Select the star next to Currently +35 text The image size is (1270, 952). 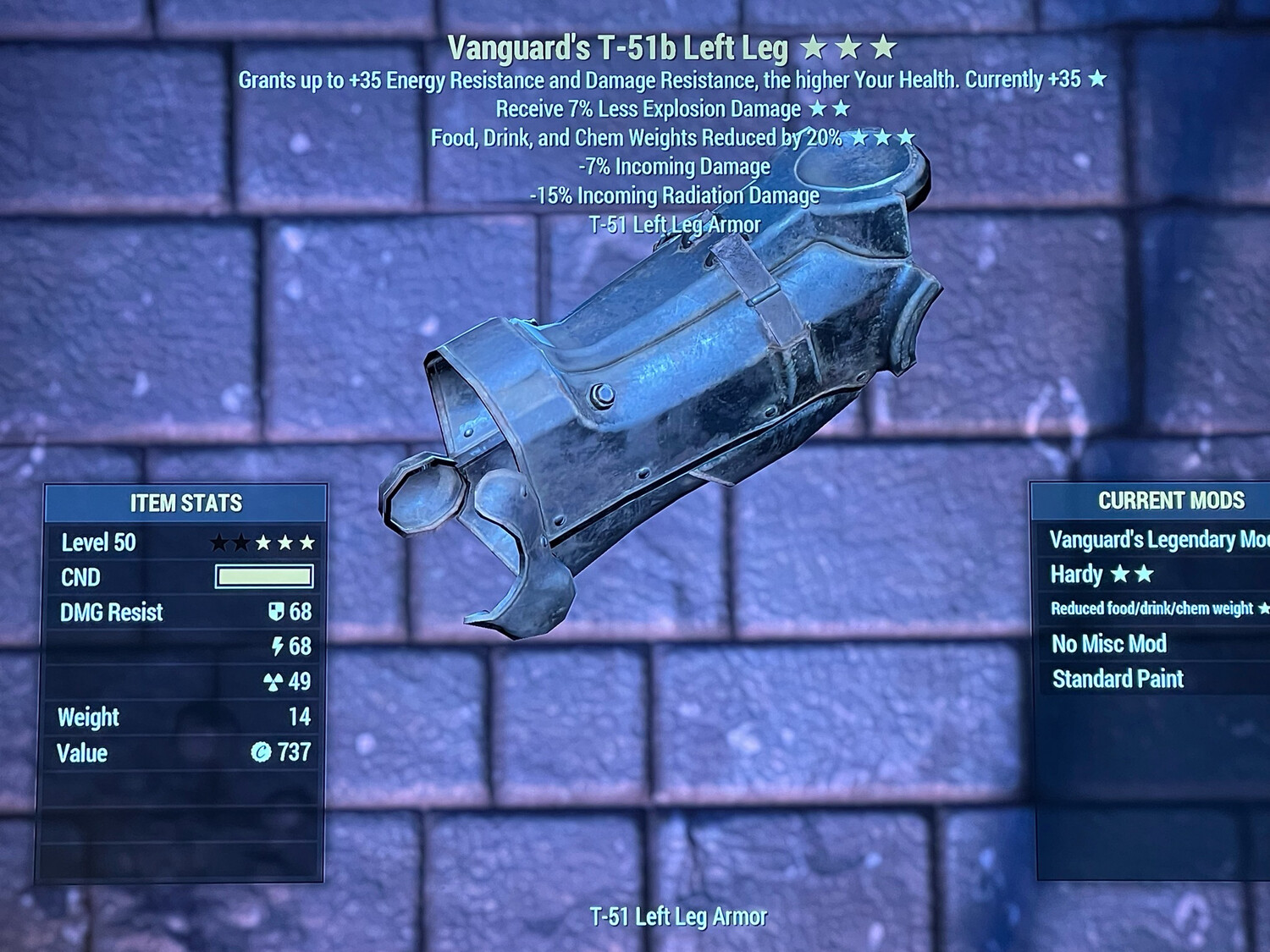coord(1096,81)
